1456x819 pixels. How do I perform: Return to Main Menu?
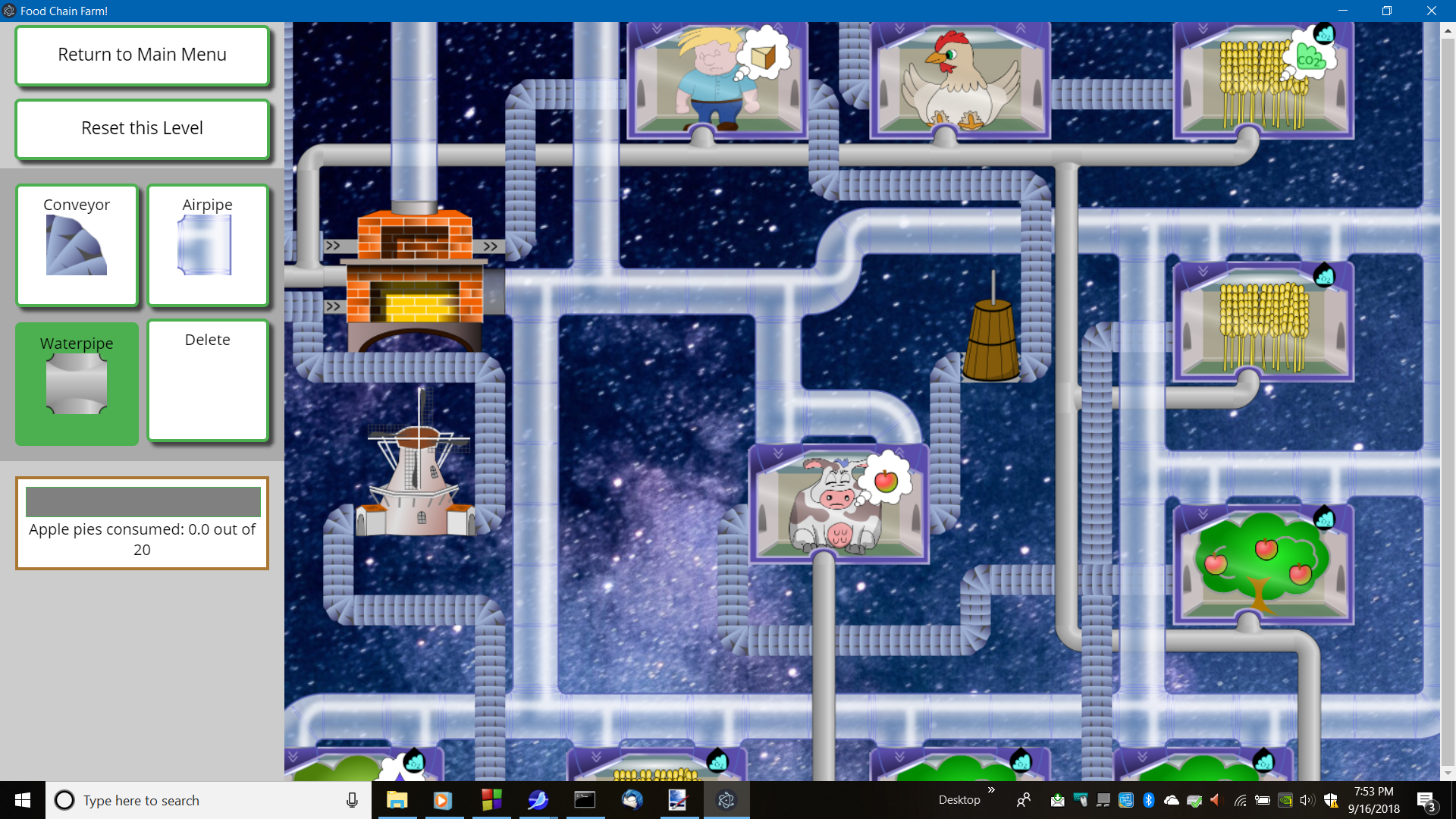coord(142,55)
